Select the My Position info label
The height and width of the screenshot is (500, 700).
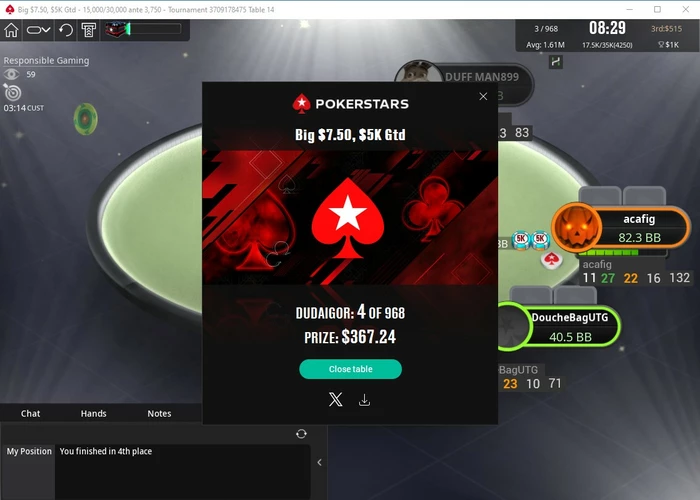tap(29, 452)
